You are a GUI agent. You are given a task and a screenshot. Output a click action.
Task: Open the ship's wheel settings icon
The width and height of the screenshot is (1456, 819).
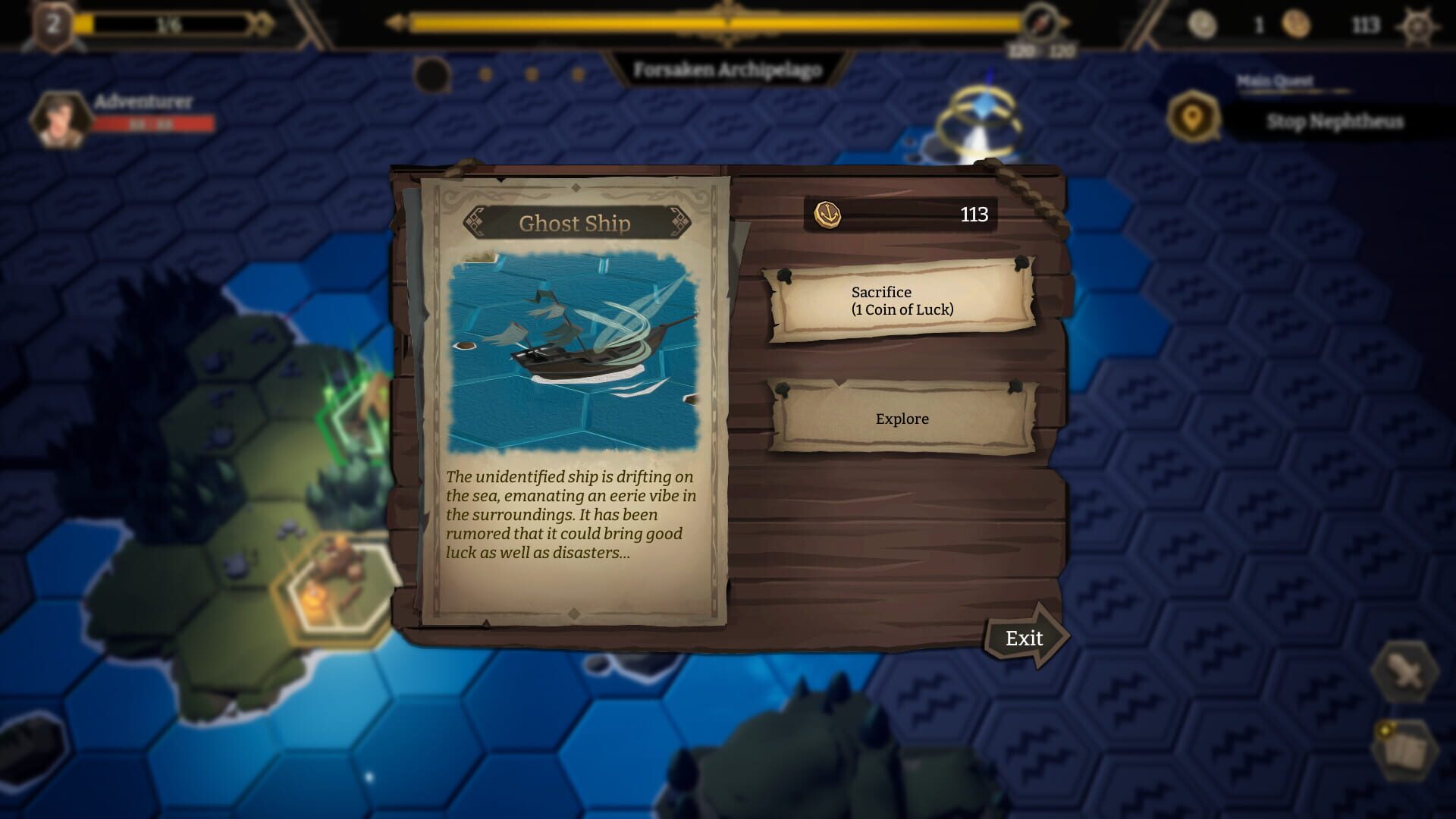point(1417,26)
